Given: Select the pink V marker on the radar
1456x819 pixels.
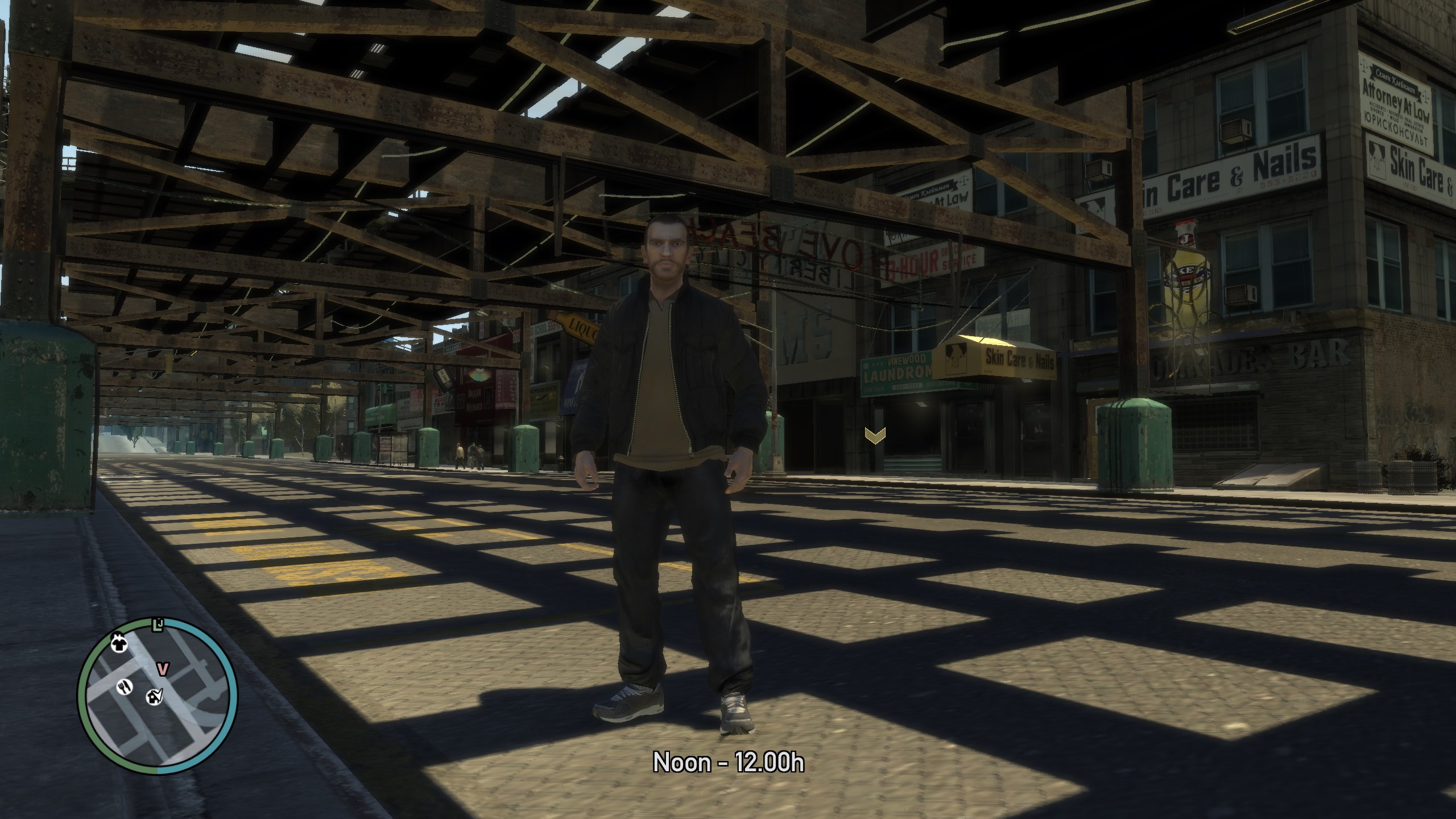Looking at the screenshot, I should 163,668.
